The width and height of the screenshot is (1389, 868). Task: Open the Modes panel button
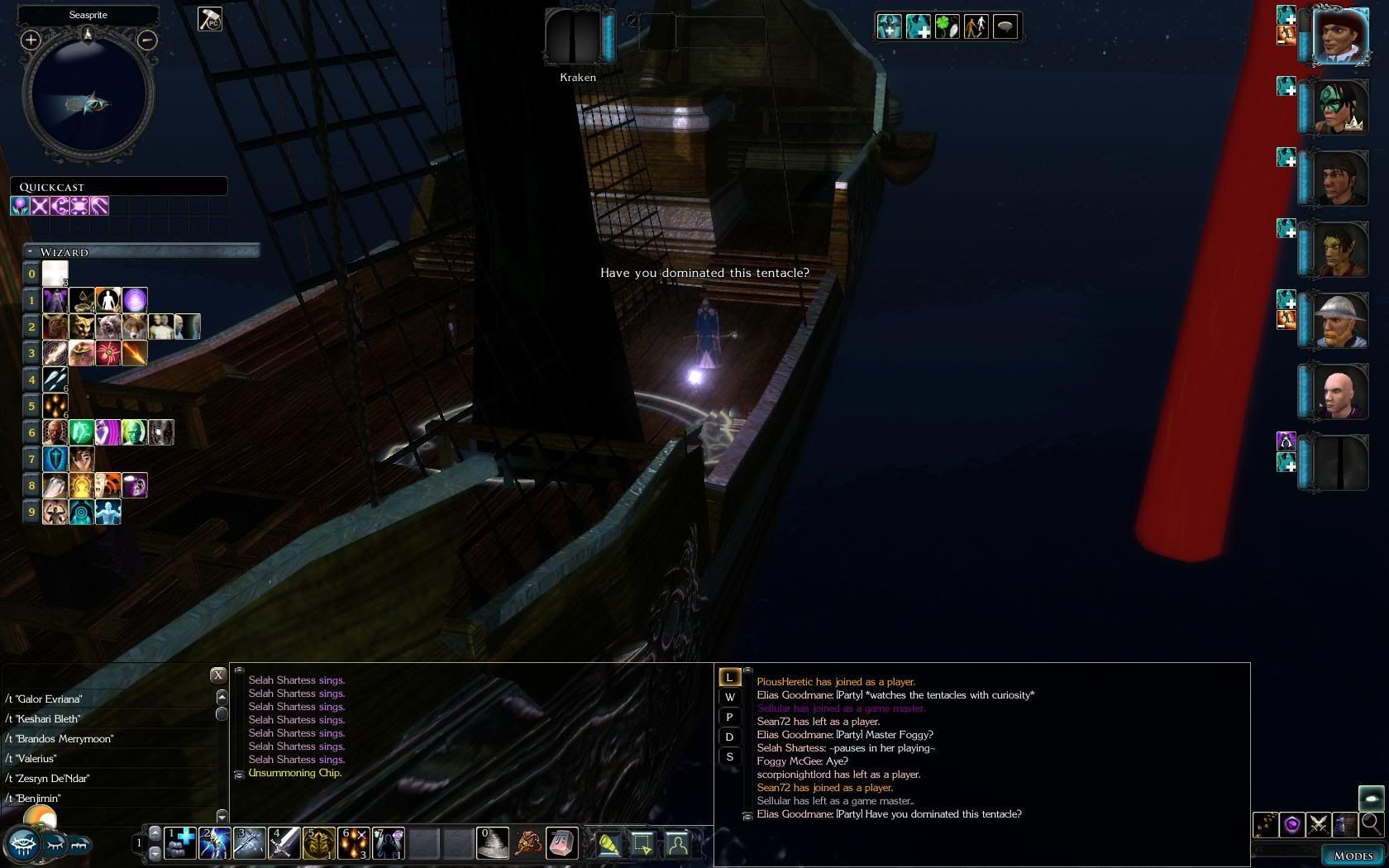click(x=1353, y=856)
